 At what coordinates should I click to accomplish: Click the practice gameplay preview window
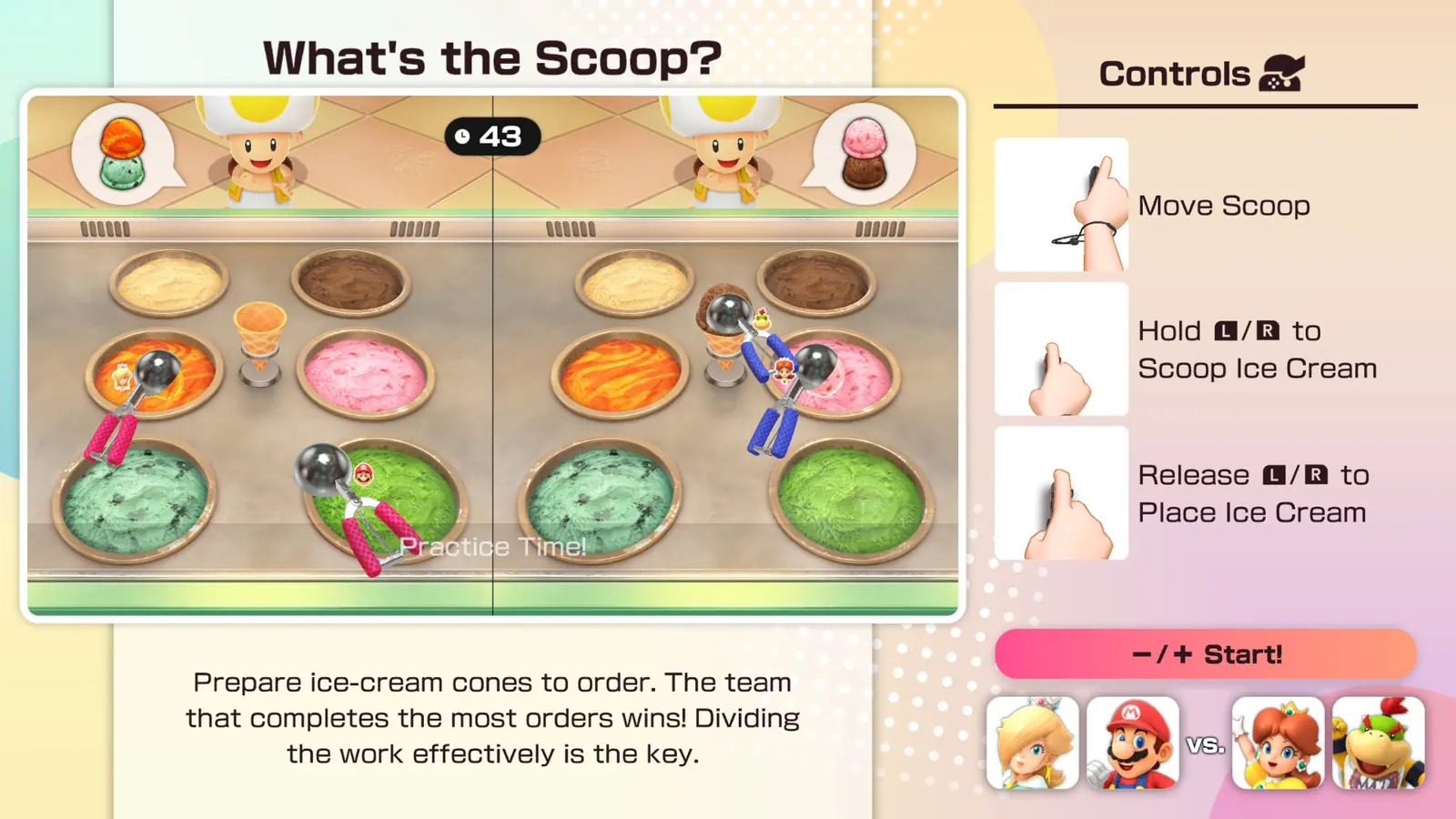pos(492,355)
